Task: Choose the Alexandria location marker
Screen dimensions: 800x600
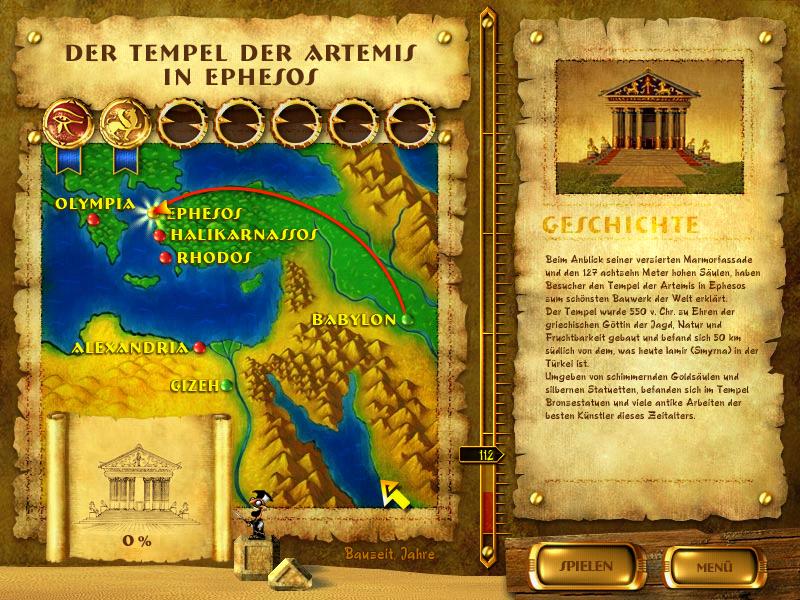Action: pos(200,347)
